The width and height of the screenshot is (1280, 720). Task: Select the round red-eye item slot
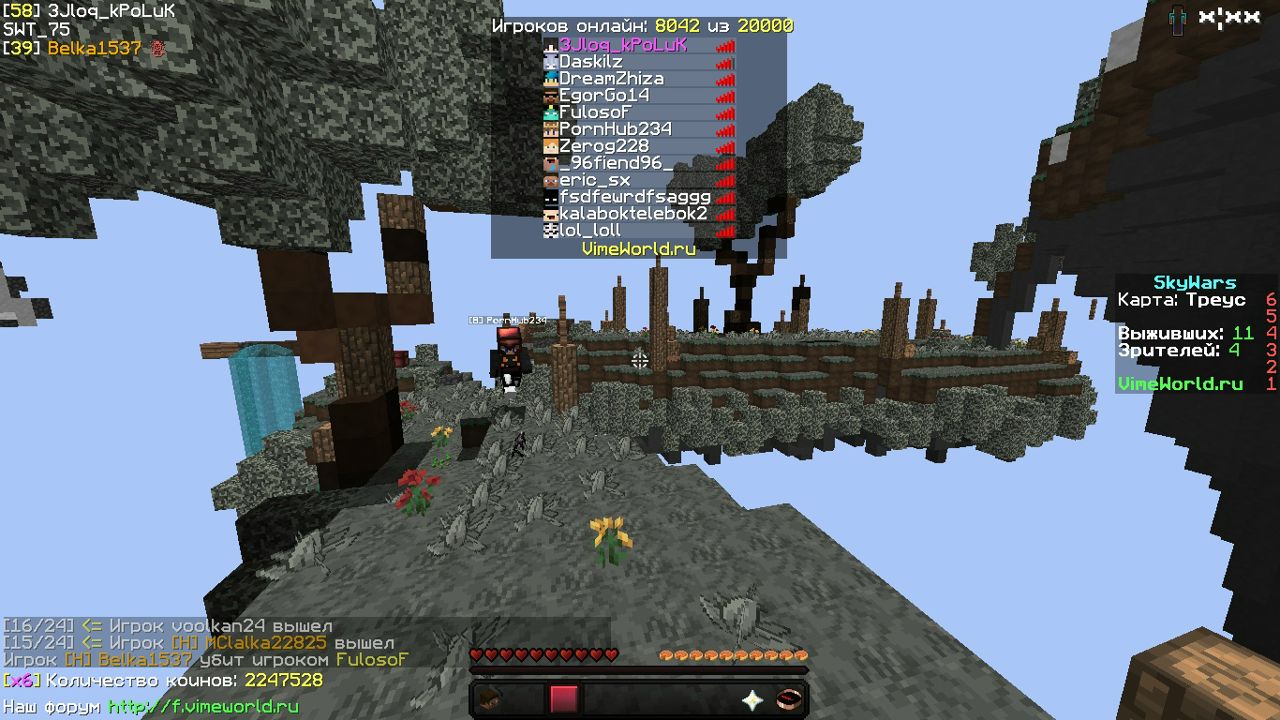click(789, 699)
